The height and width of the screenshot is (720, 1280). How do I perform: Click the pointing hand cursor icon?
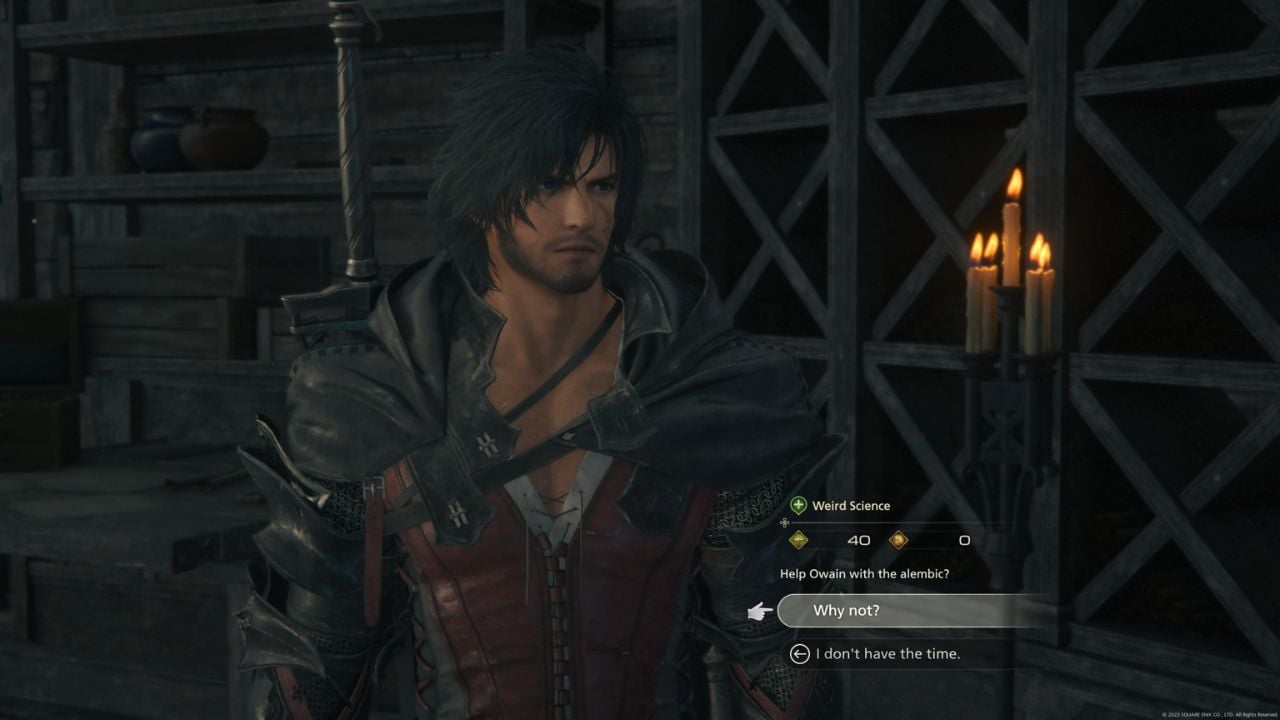758,611
